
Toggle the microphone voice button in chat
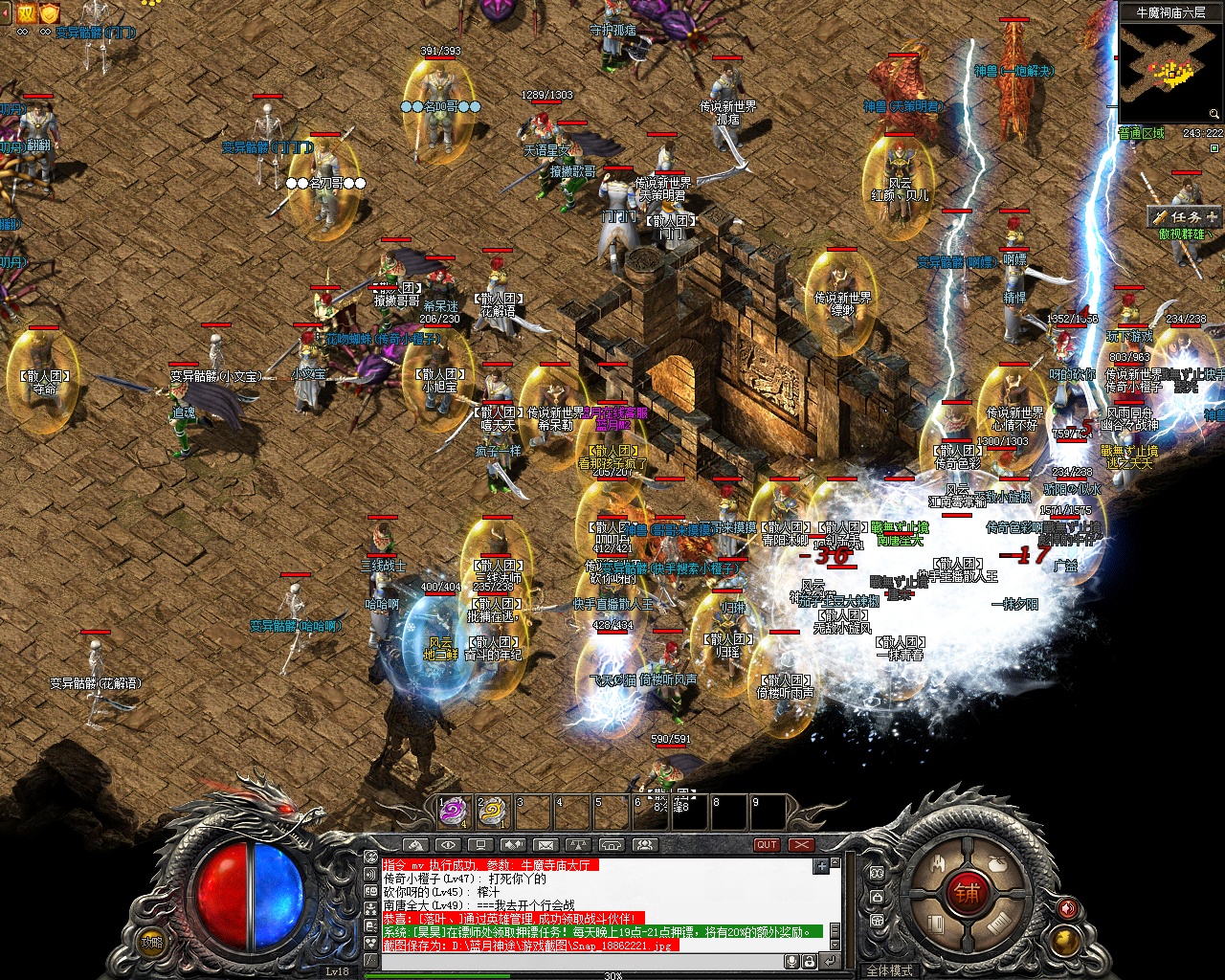pyautogui.click(x=791, y=961)
